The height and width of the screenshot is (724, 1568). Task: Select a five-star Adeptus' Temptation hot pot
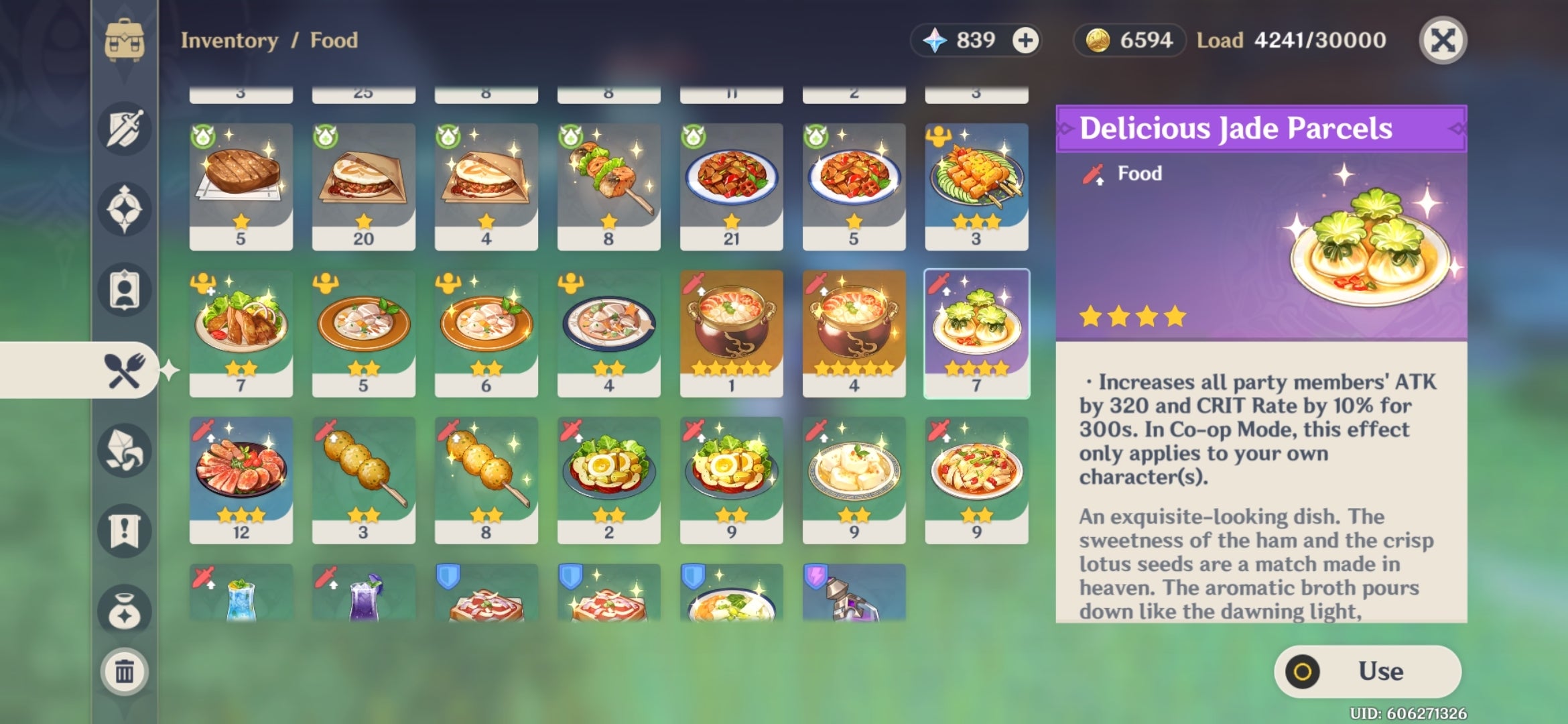click(x=731, y=333)
